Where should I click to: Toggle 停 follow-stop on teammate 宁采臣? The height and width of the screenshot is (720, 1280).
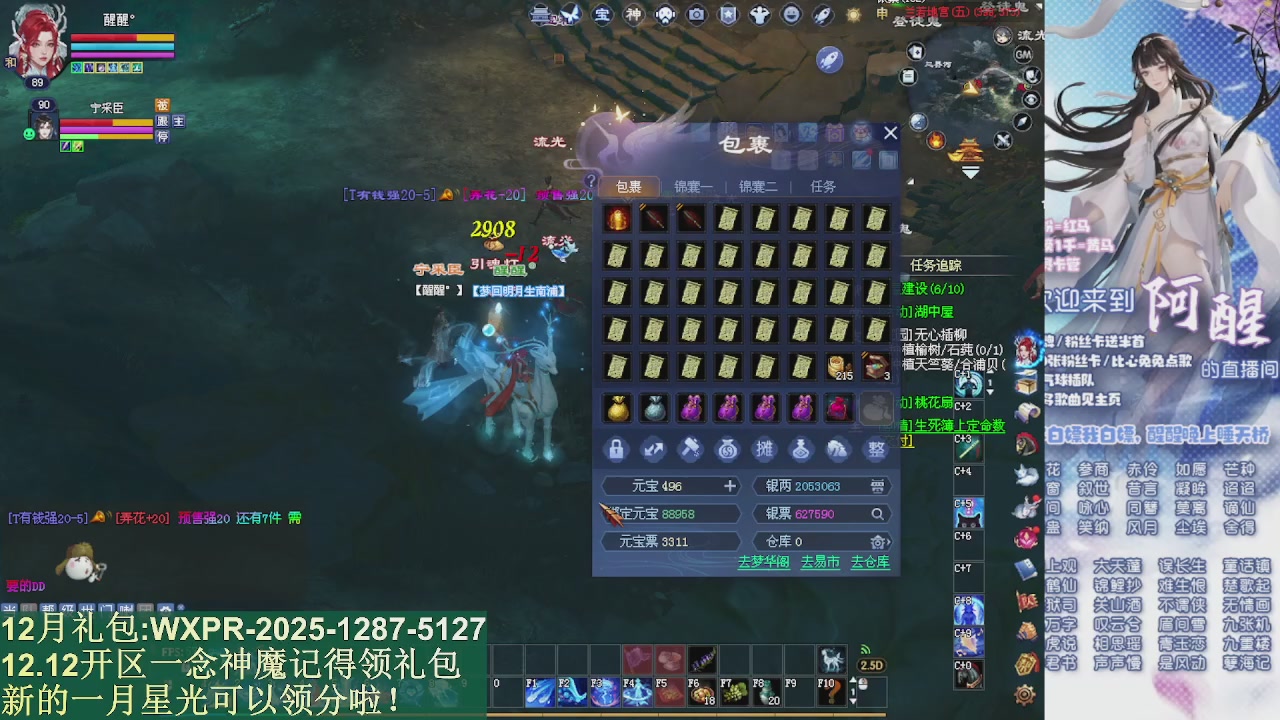pos(161,134)
